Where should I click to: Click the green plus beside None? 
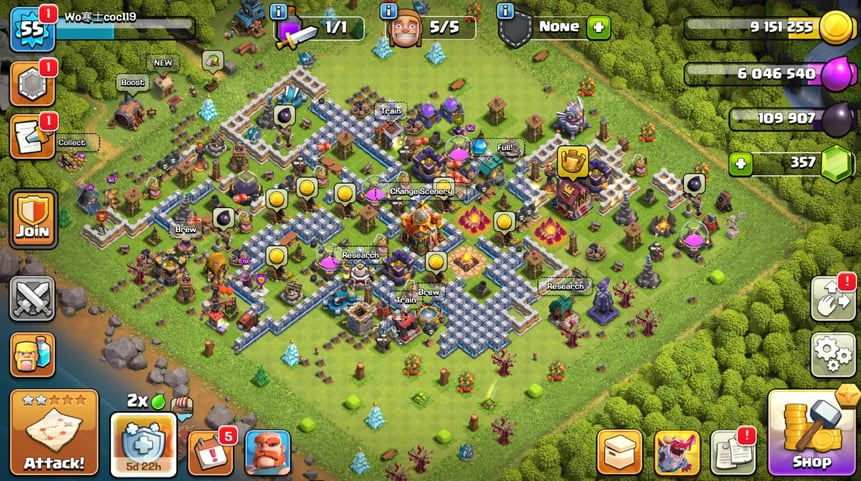tap(598, 27)
